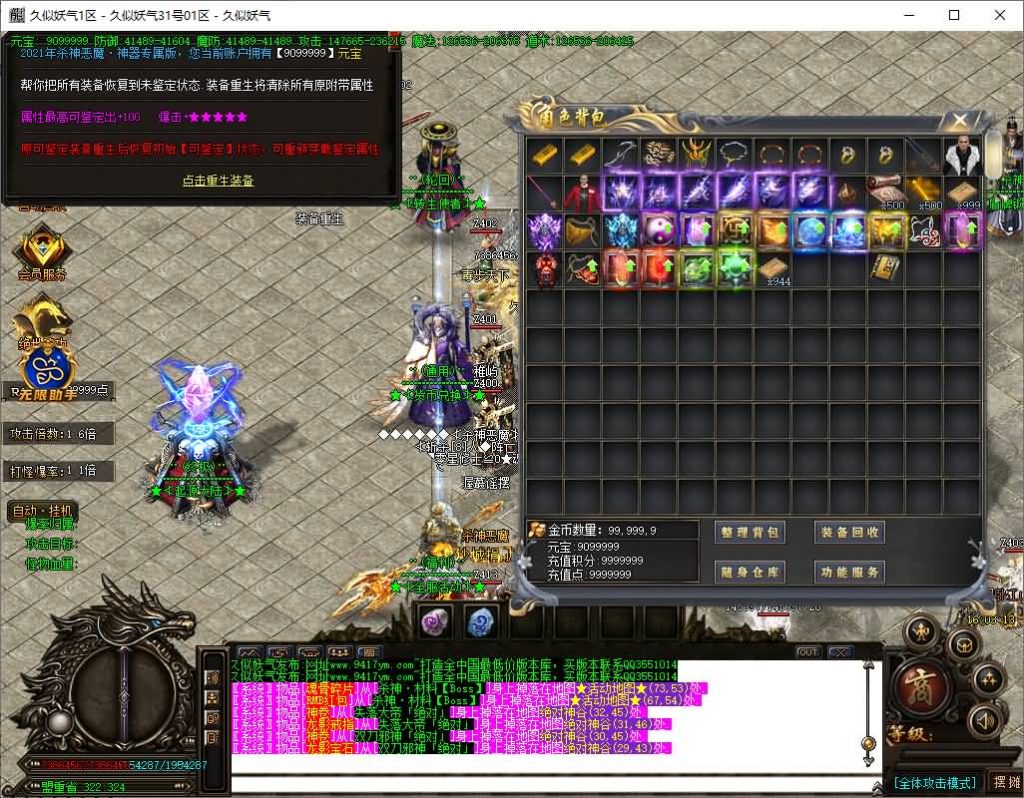Screen dimensions: 1024x798
Task: Select the first gold bar in the backpack
Action: click(544, 155)
